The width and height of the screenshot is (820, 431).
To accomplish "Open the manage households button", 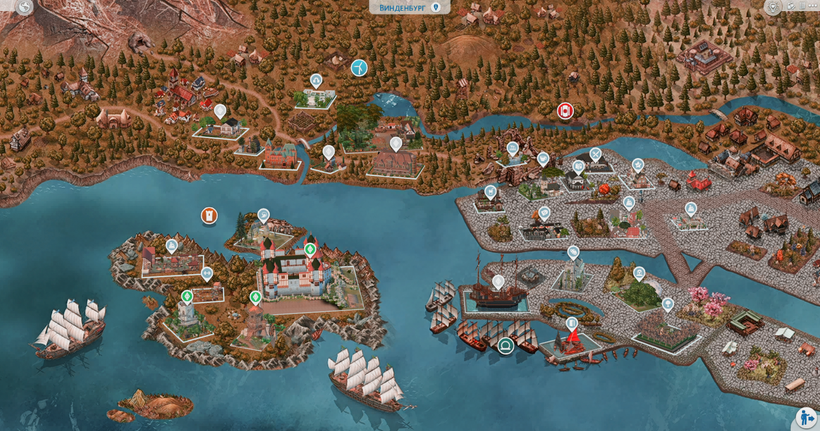I will 806,417.
